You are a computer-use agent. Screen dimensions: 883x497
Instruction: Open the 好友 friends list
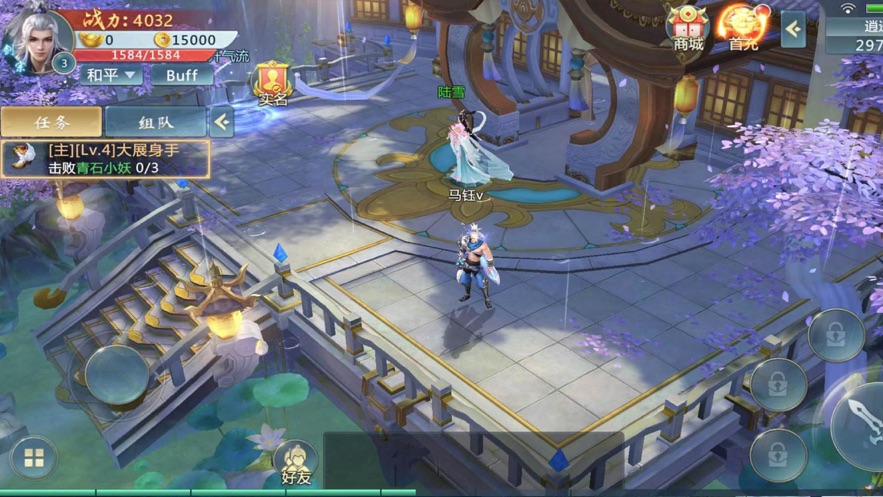tap(296, 463)
